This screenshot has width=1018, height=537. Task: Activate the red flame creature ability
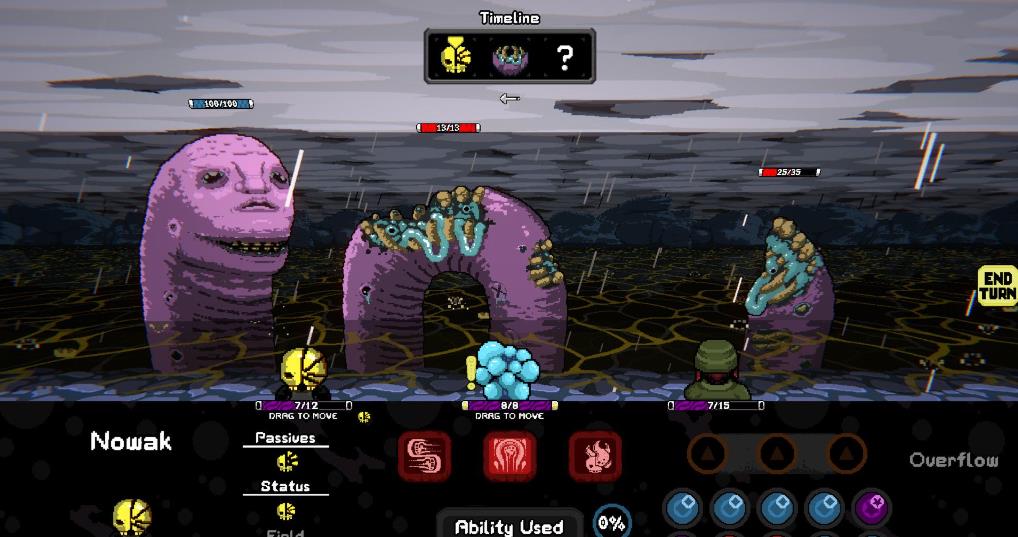point(595,456)
